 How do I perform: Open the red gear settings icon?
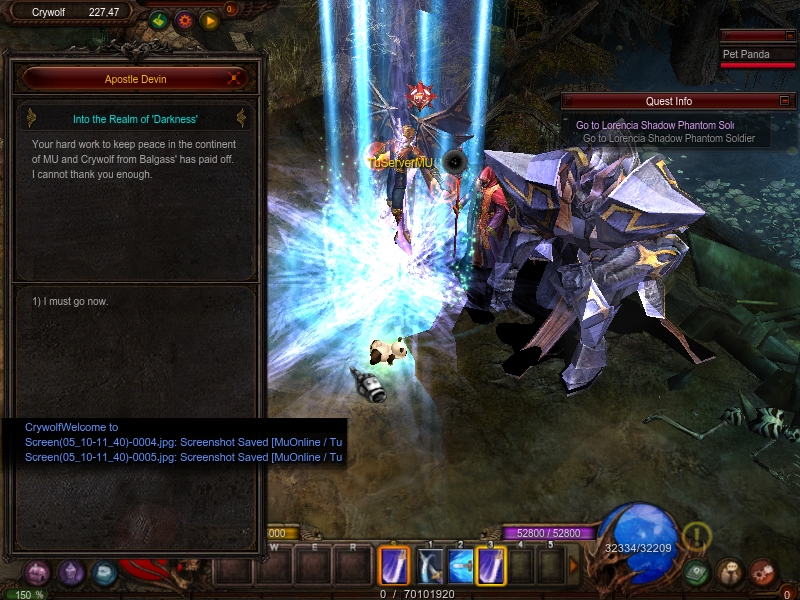point(184,20)
